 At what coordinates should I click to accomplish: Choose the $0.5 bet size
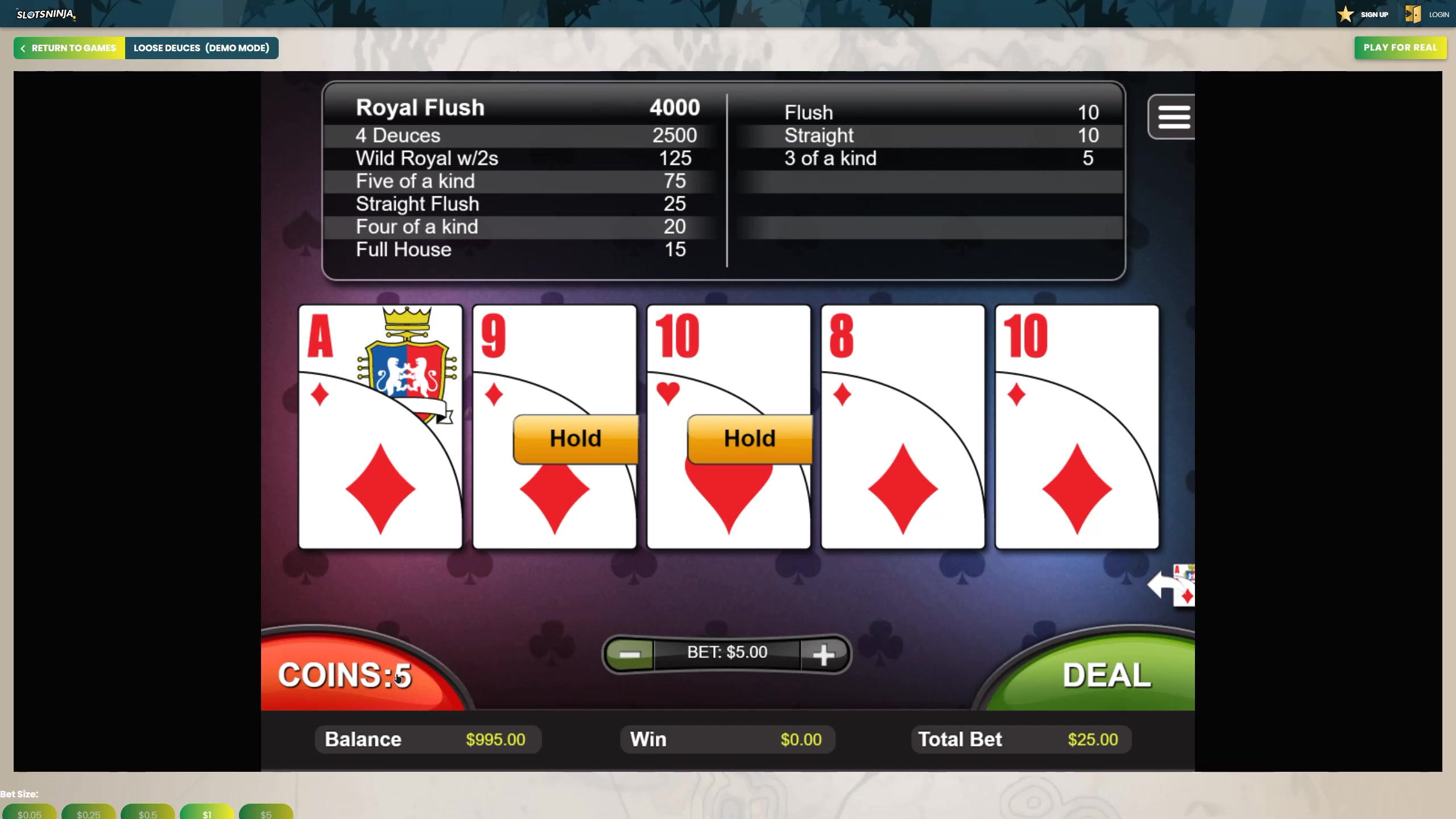pyautogui.click(x=148, y=813)
